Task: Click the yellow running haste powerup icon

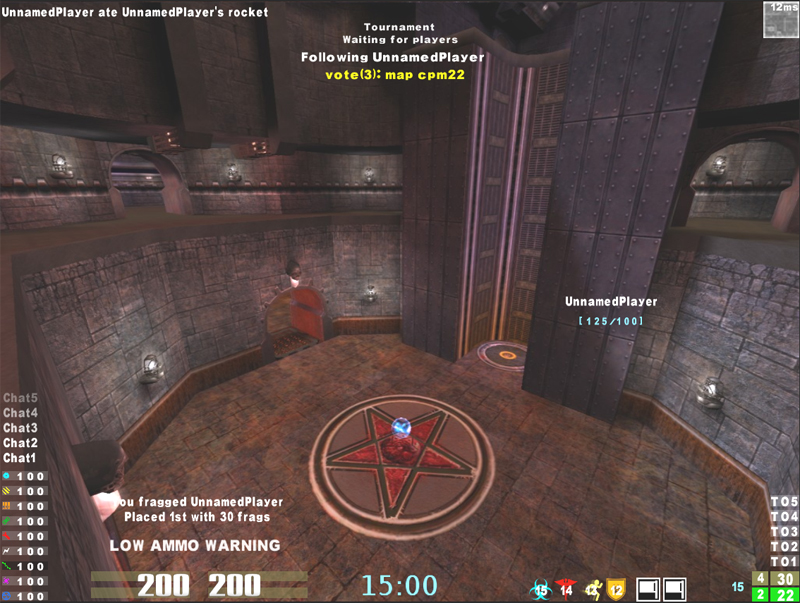Action: [x=594, y=589]
